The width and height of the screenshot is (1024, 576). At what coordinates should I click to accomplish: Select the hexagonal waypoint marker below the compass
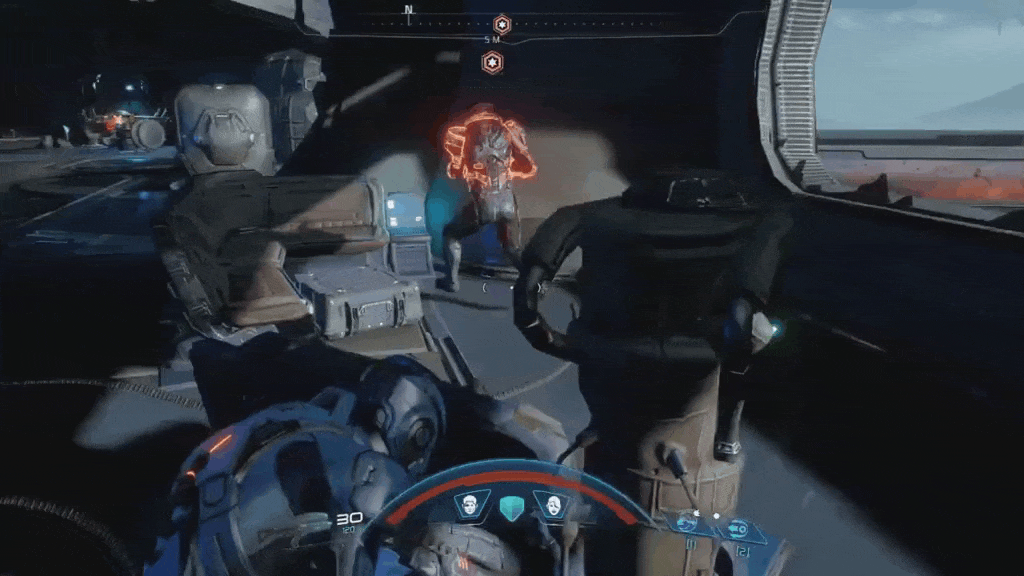(492, 63)
